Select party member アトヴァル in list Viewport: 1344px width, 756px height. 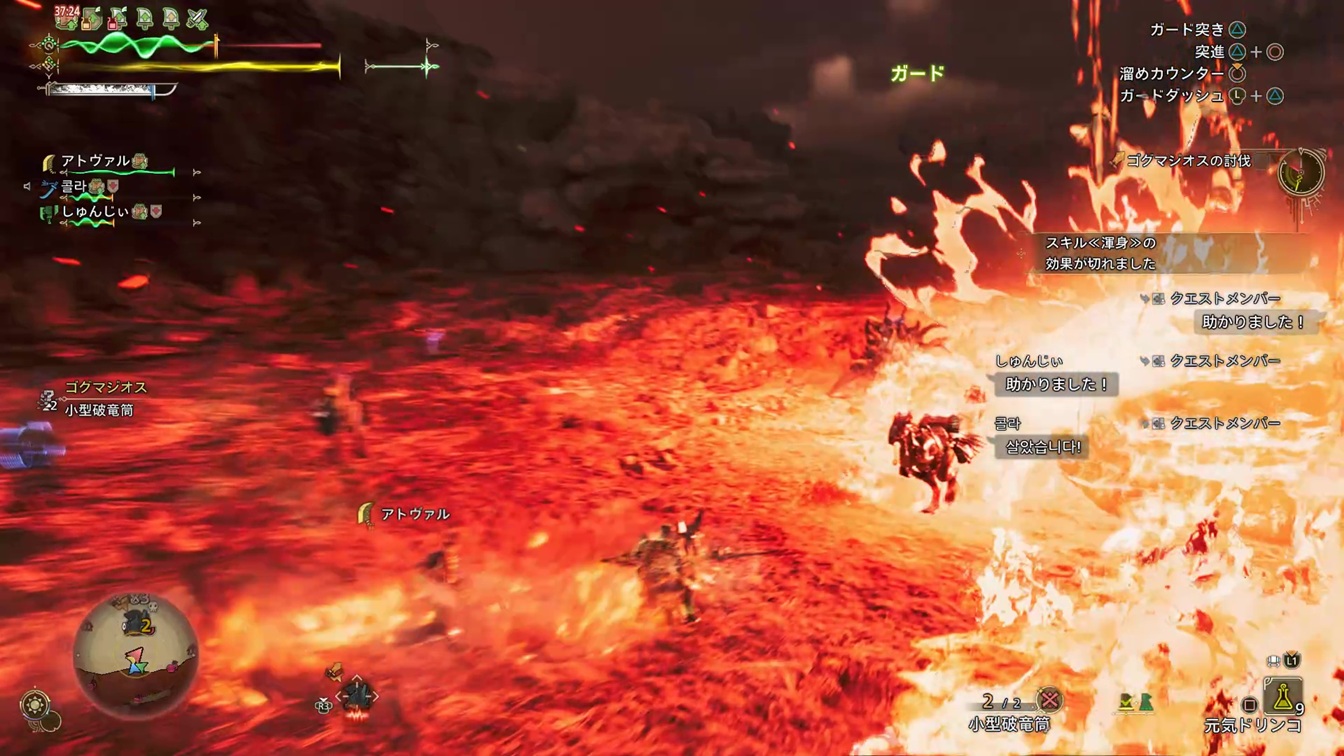coord(96,161)
